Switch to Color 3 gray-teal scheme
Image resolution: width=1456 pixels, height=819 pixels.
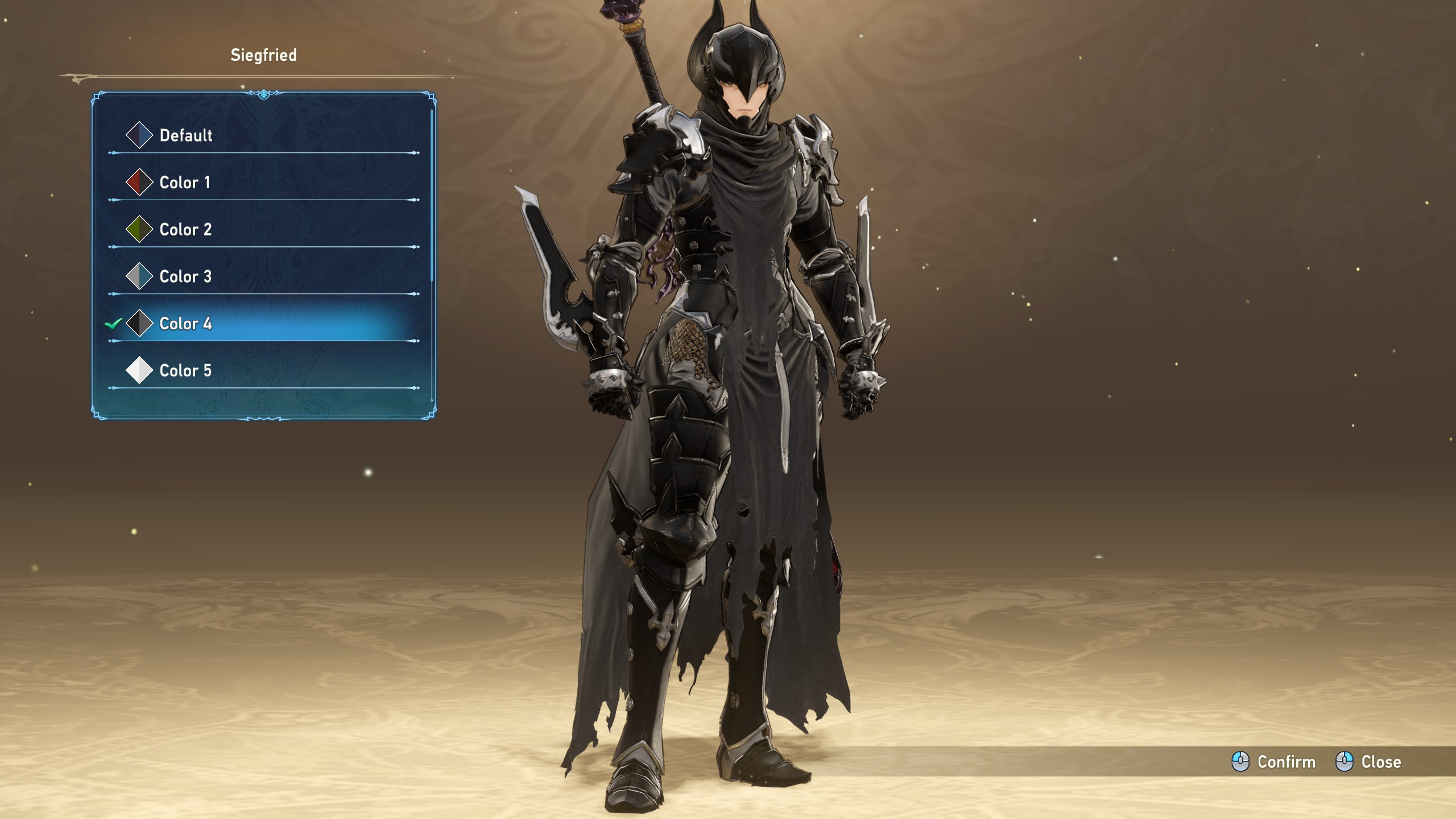coord(185,277)
